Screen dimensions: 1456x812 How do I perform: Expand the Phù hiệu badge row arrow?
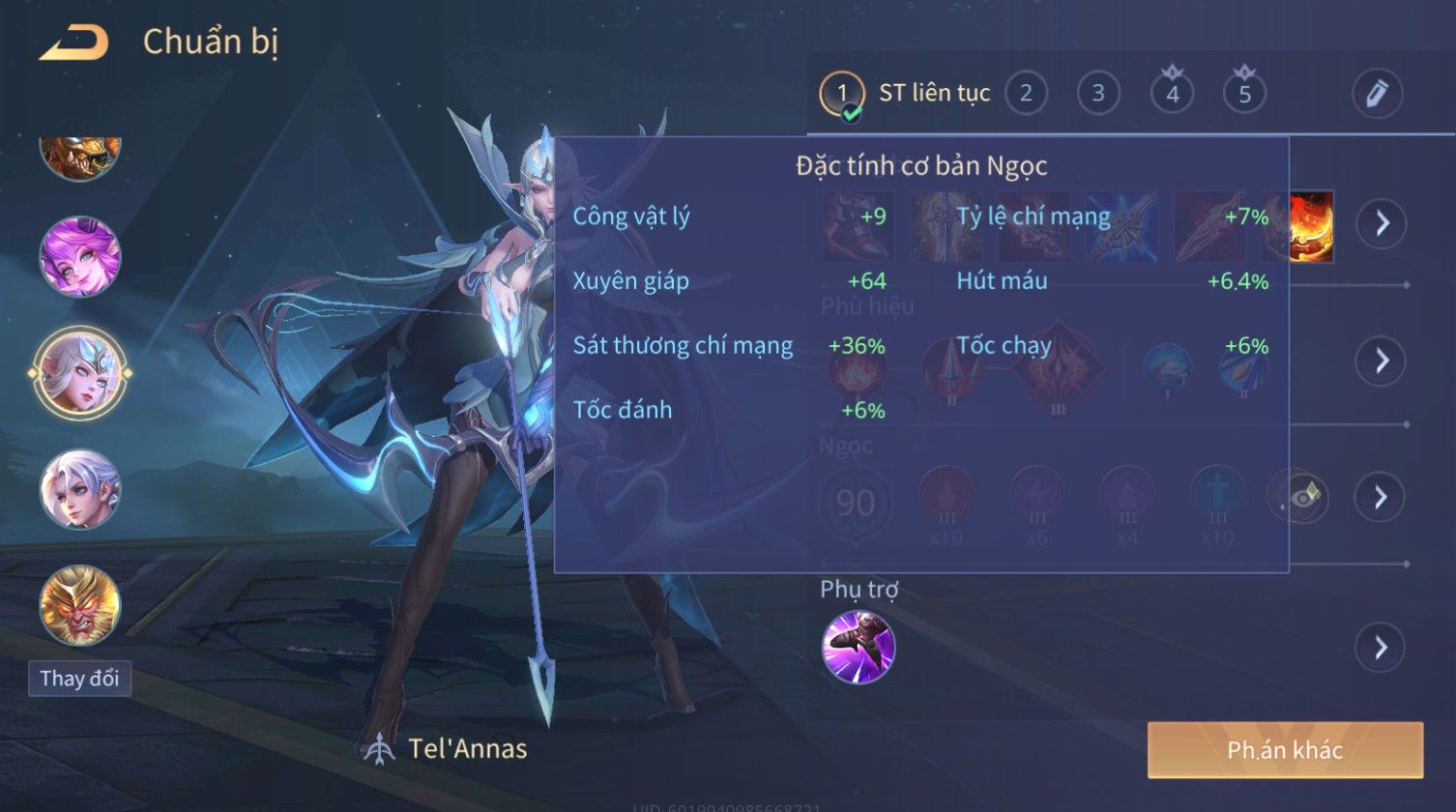pos(1380,361)
